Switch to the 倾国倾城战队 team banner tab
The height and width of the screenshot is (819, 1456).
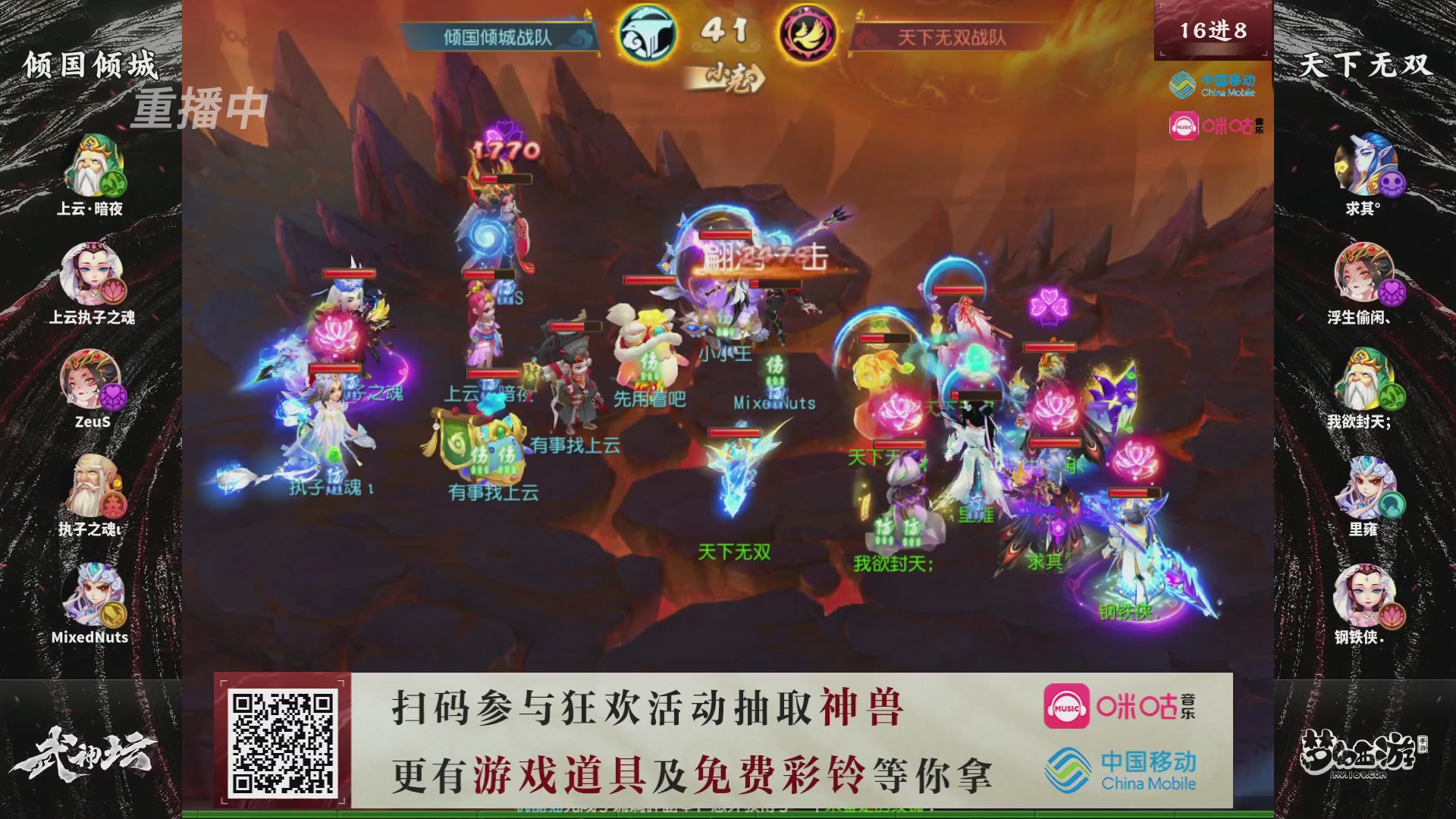pyautogui.click(x=497, y=34)
